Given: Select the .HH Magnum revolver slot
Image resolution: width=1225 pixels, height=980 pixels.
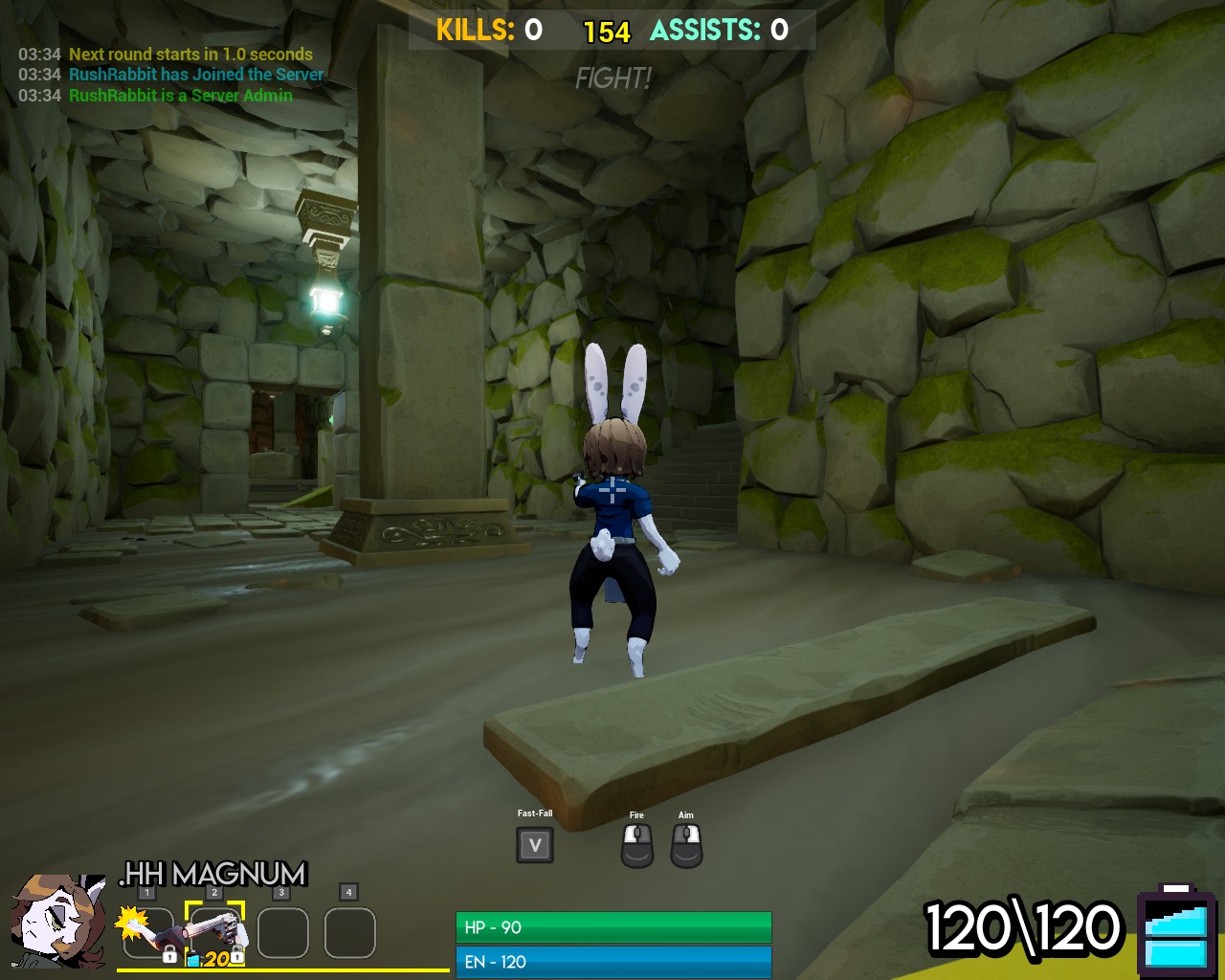Looking at the screenshot, I should tap(215, 932).
